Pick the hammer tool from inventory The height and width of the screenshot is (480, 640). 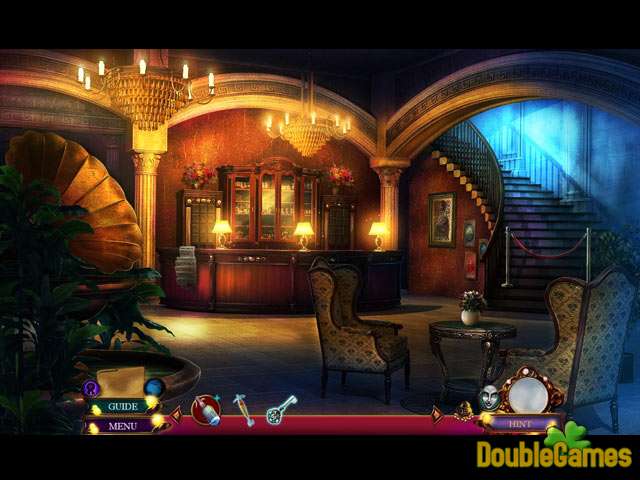[x=244, y=409]
